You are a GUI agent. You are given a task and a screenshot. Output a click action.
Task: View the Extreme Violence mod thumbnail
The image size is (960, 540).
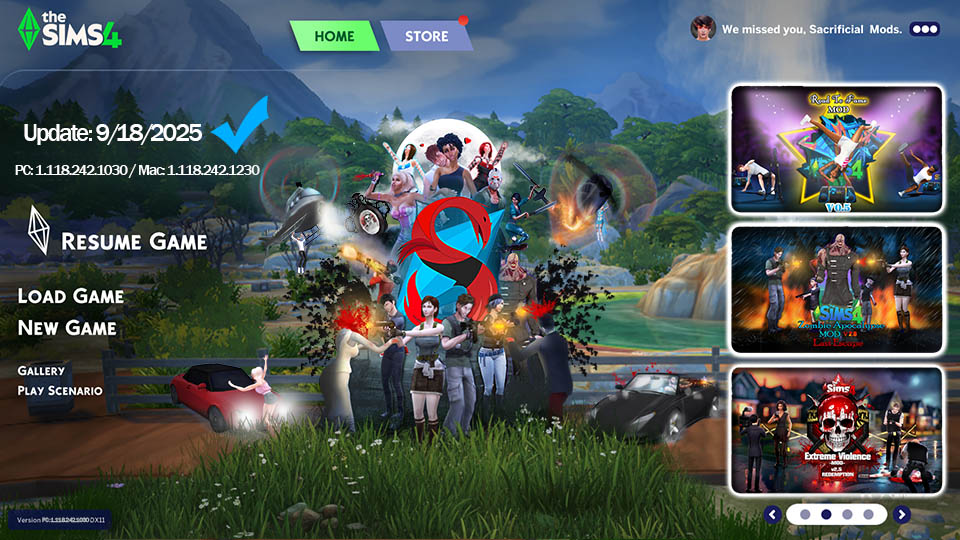coord(837,430)
